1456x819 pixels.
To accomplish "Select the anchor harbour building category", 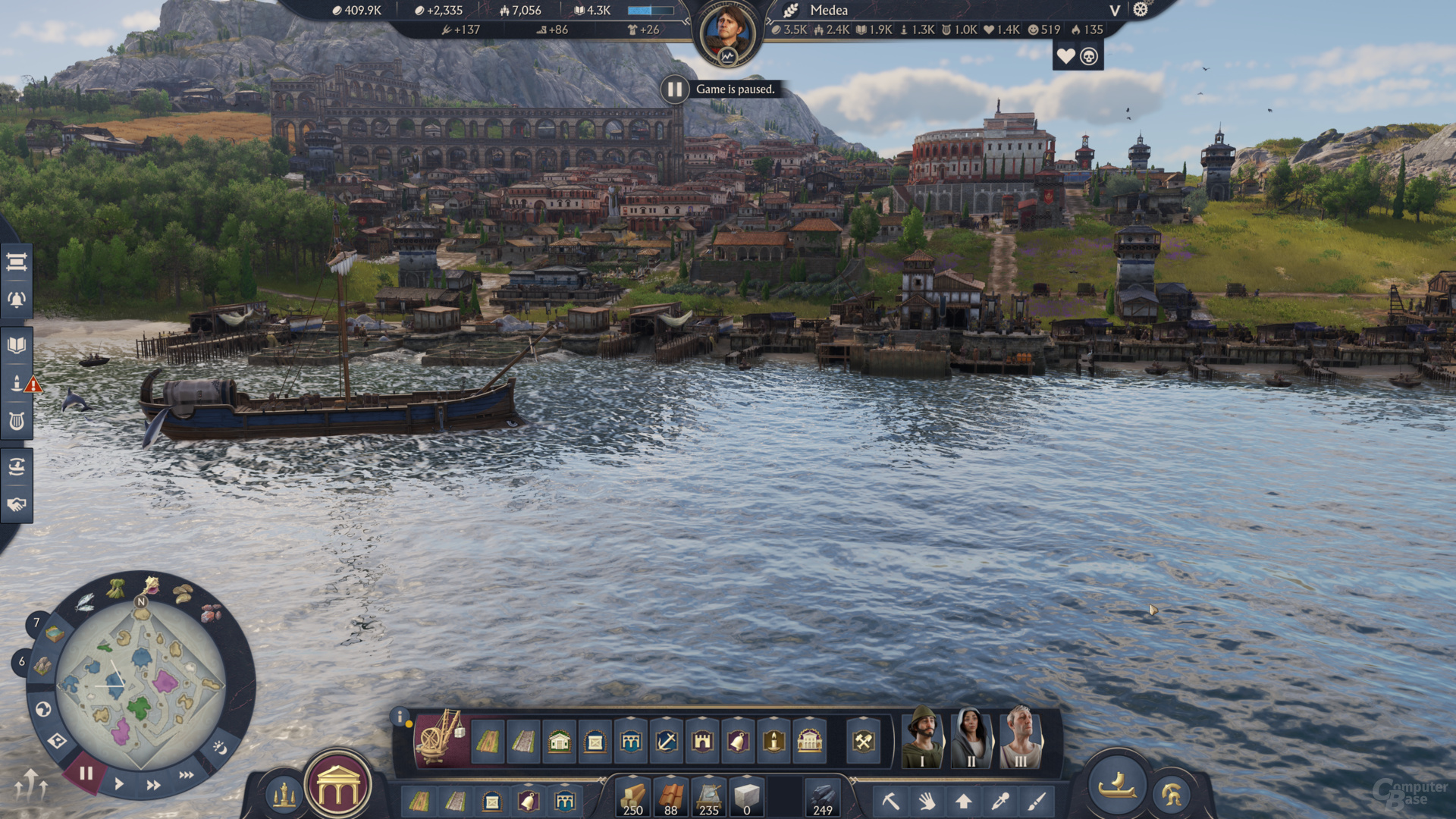I will click(x=667, y=741).
